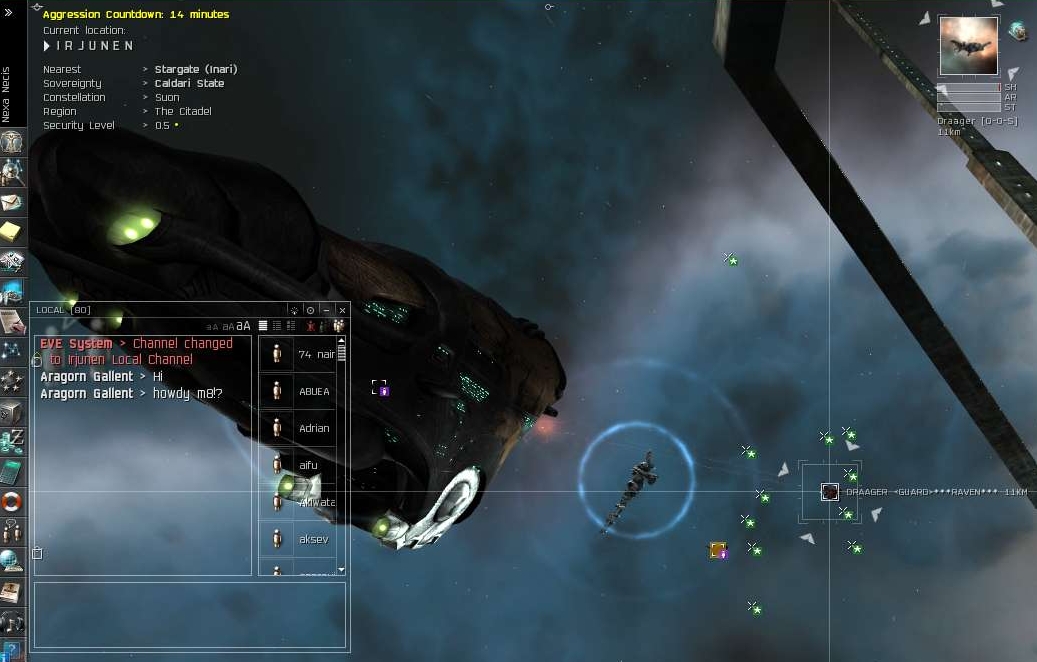Open the star map icon
The width and height of the screenshot is (1037, 662).
(x=12, y=351)
